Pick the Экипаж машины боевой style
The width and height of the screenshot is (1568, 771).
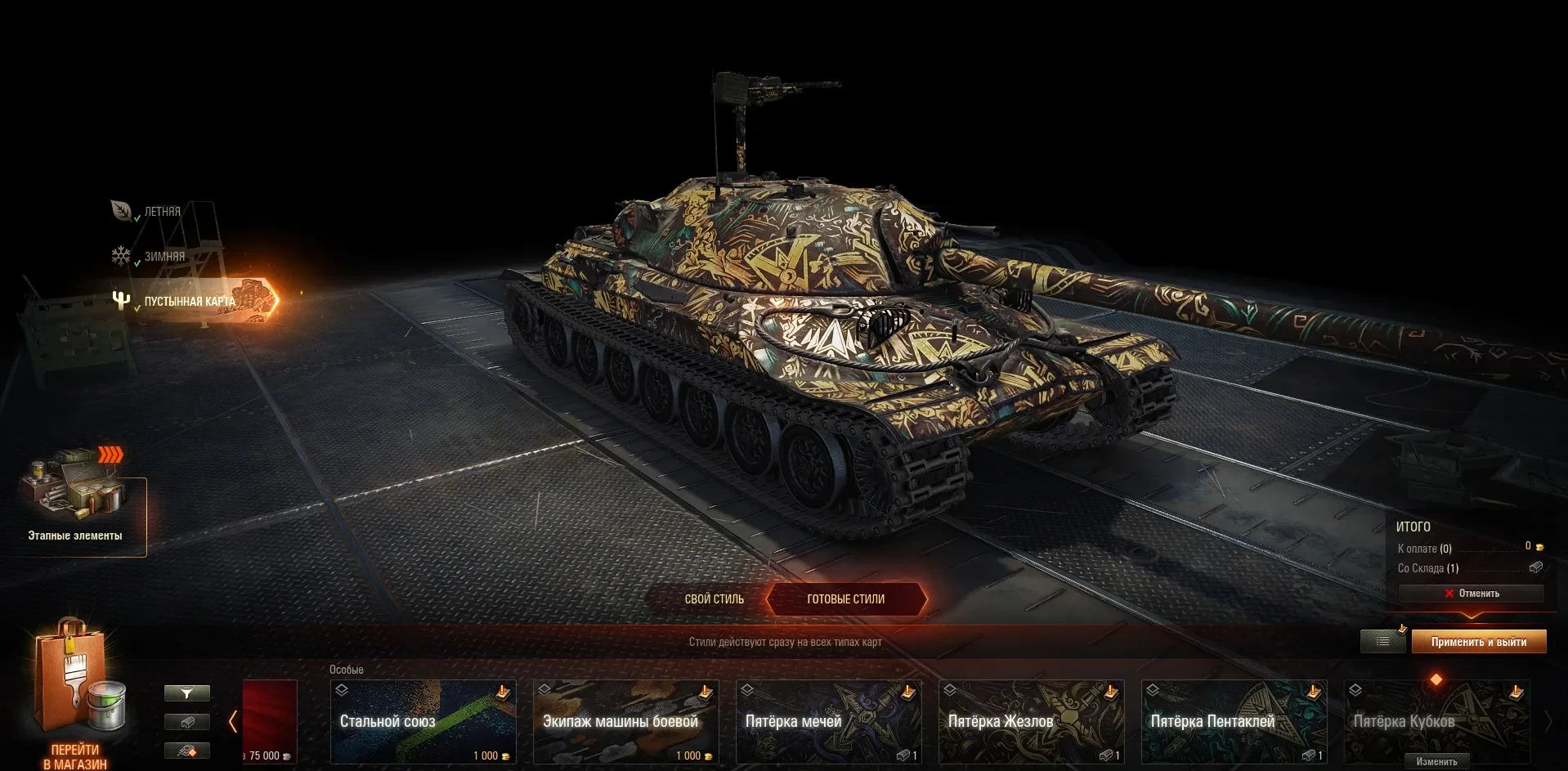click(x=625, y=722)
